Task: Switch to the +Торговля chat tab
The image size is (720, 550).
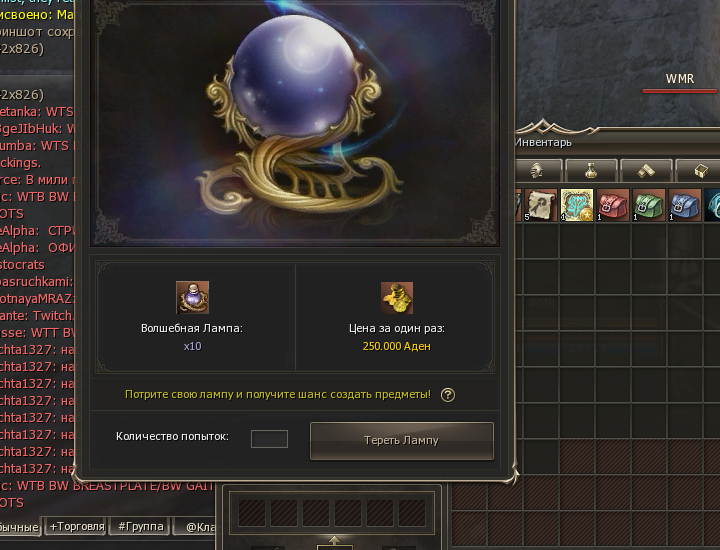Action: click(76, 526)
